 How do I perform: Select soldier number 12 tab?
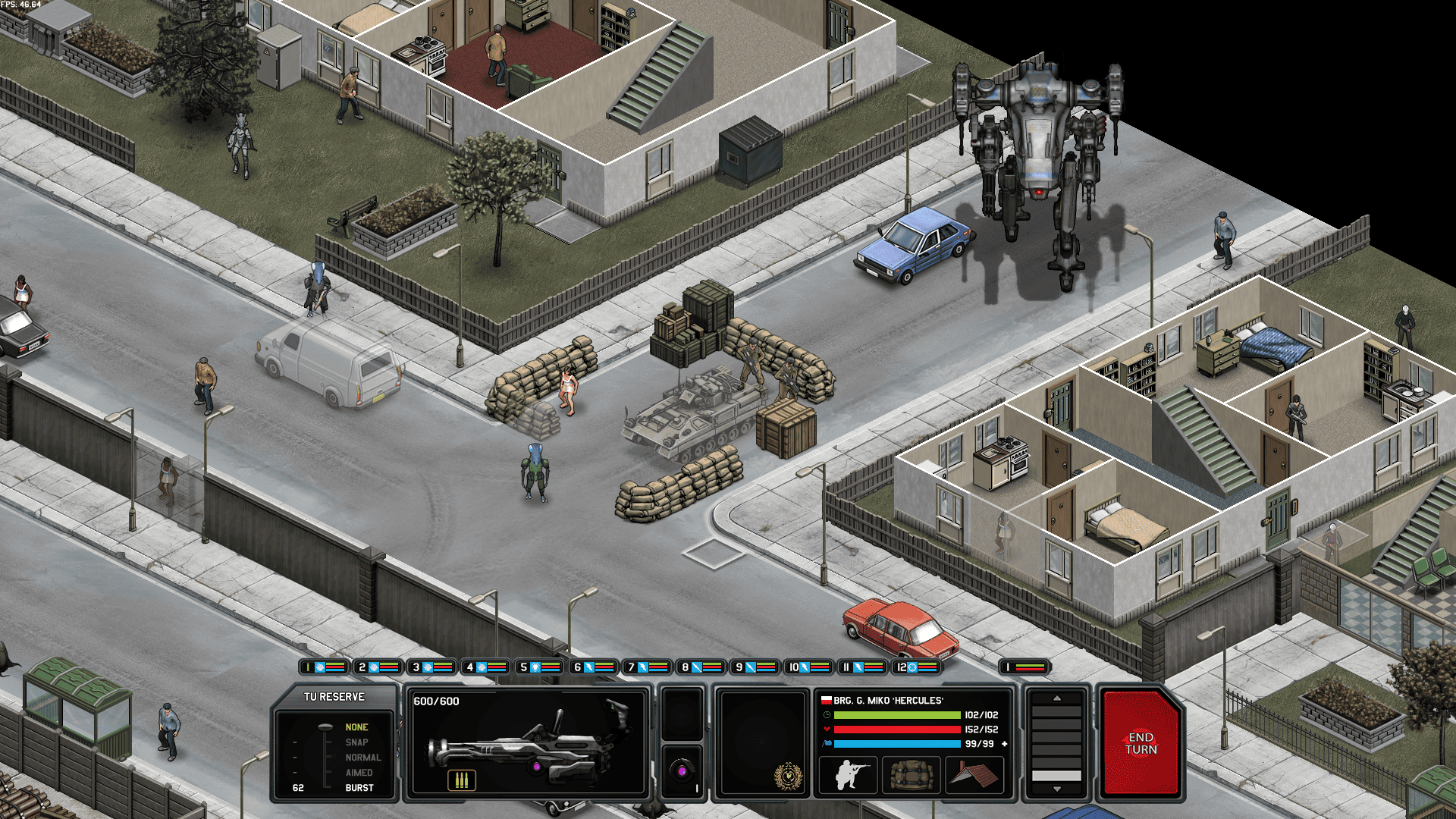point(916,667)
